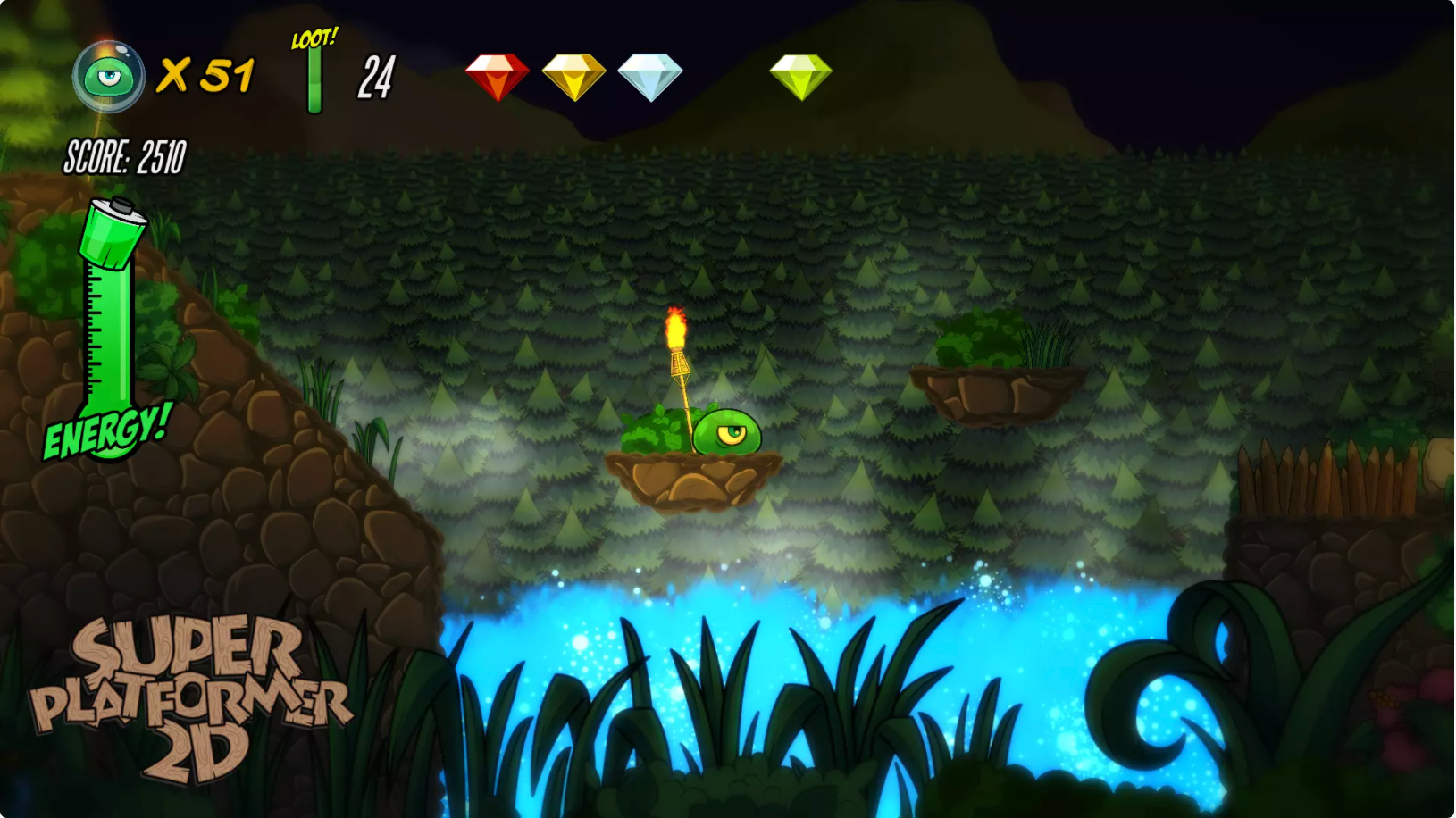This screenshot has width=1456, height=818.
Task: Toggle the x51 lives counter display
Action: click(x=209, y=76)
